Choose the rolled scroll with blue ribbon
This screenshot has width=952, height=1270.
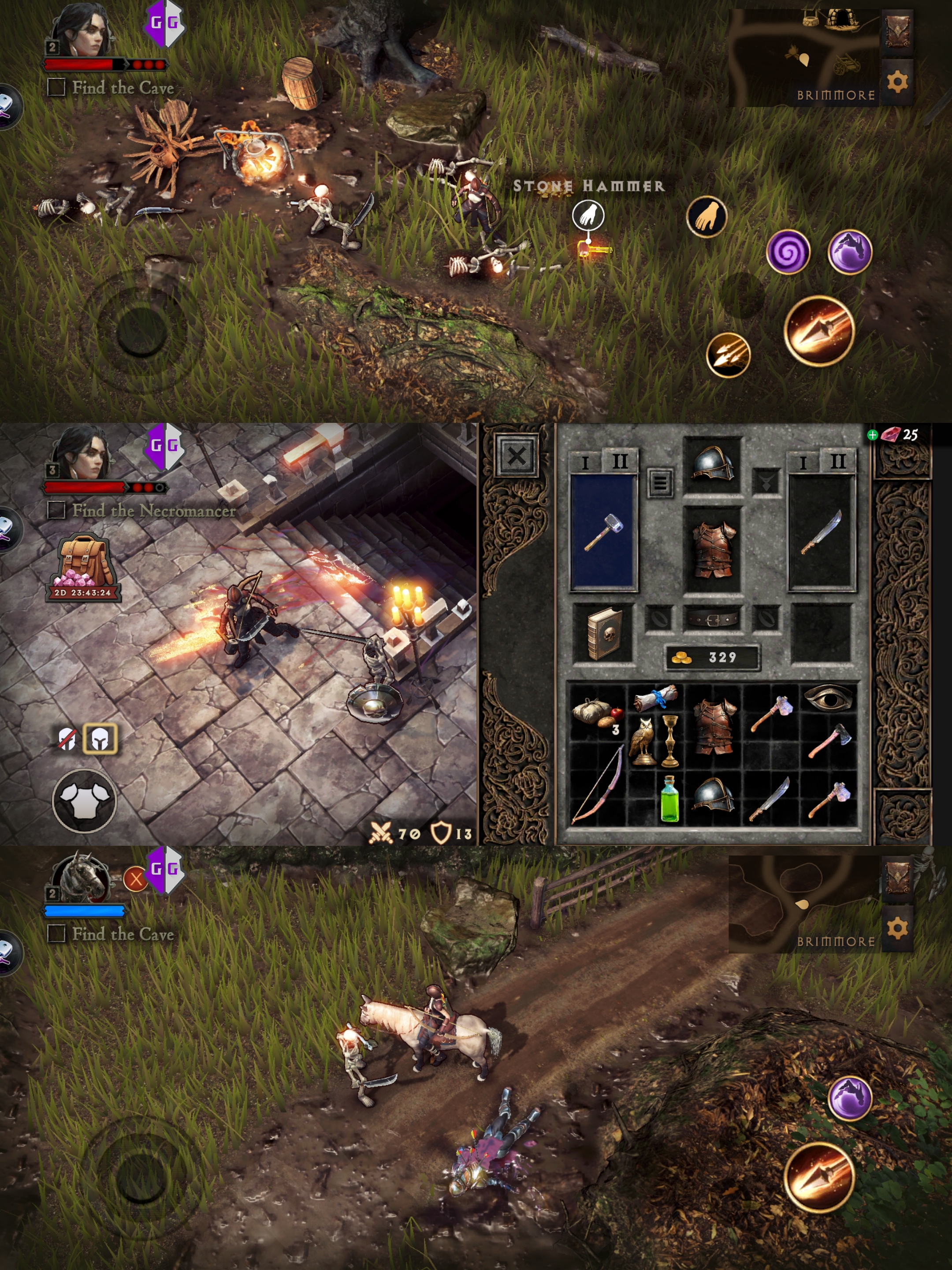[x=656, y=698]
